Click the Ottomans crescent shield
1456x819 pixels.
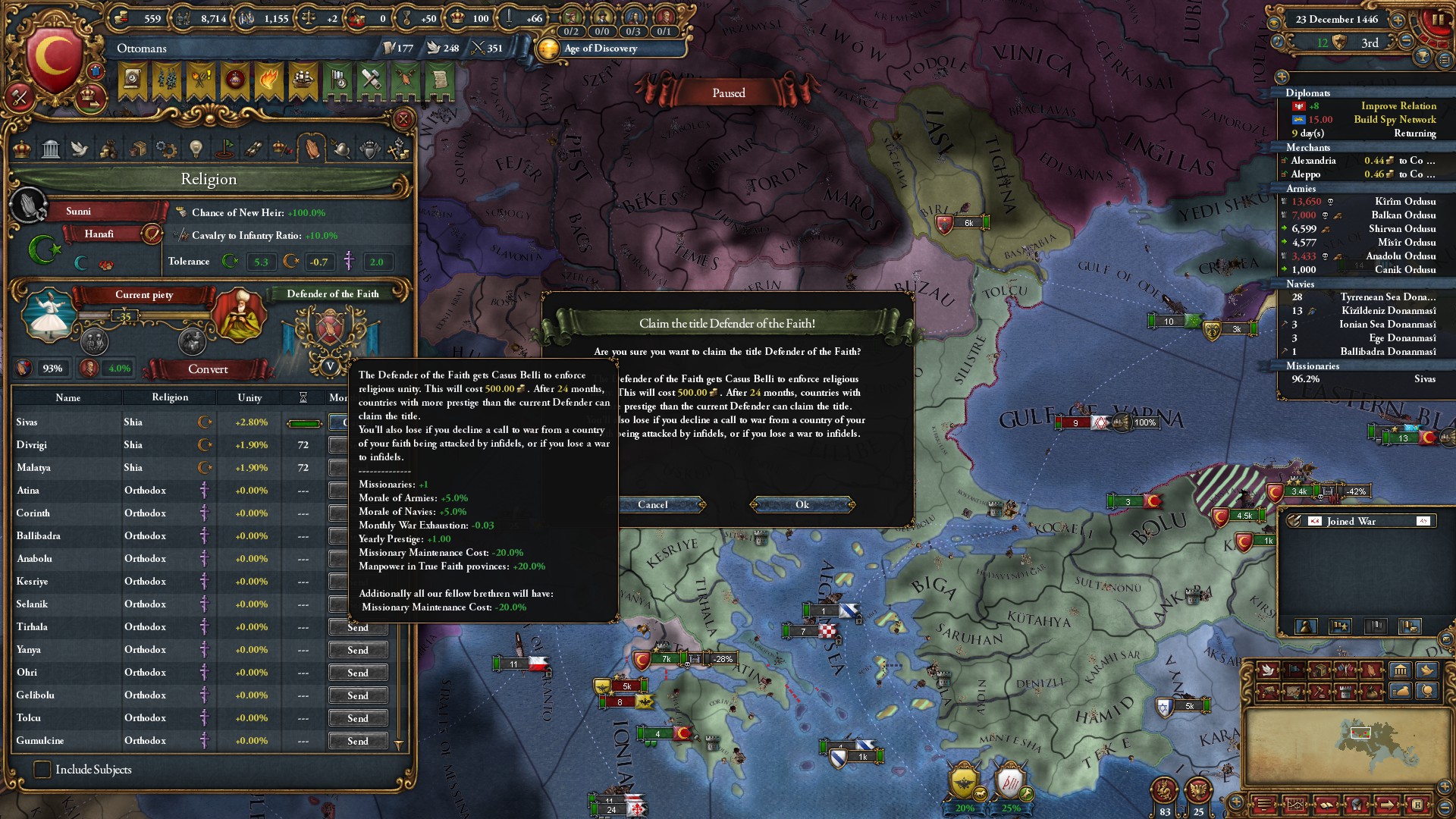click(55, 59)
